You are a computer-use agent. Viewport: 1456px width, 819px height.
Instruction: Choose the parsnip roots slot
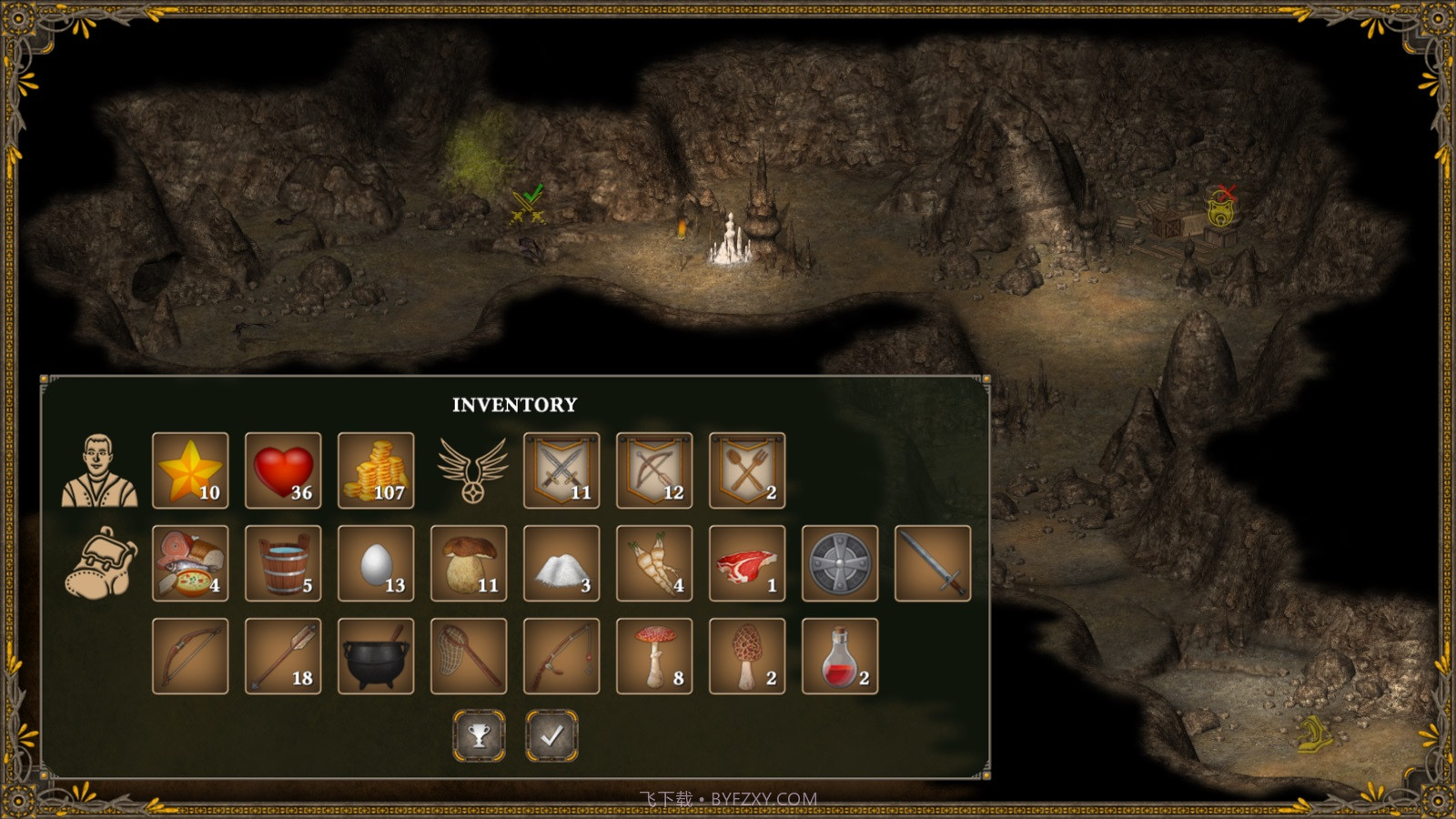tap(654, 563)
